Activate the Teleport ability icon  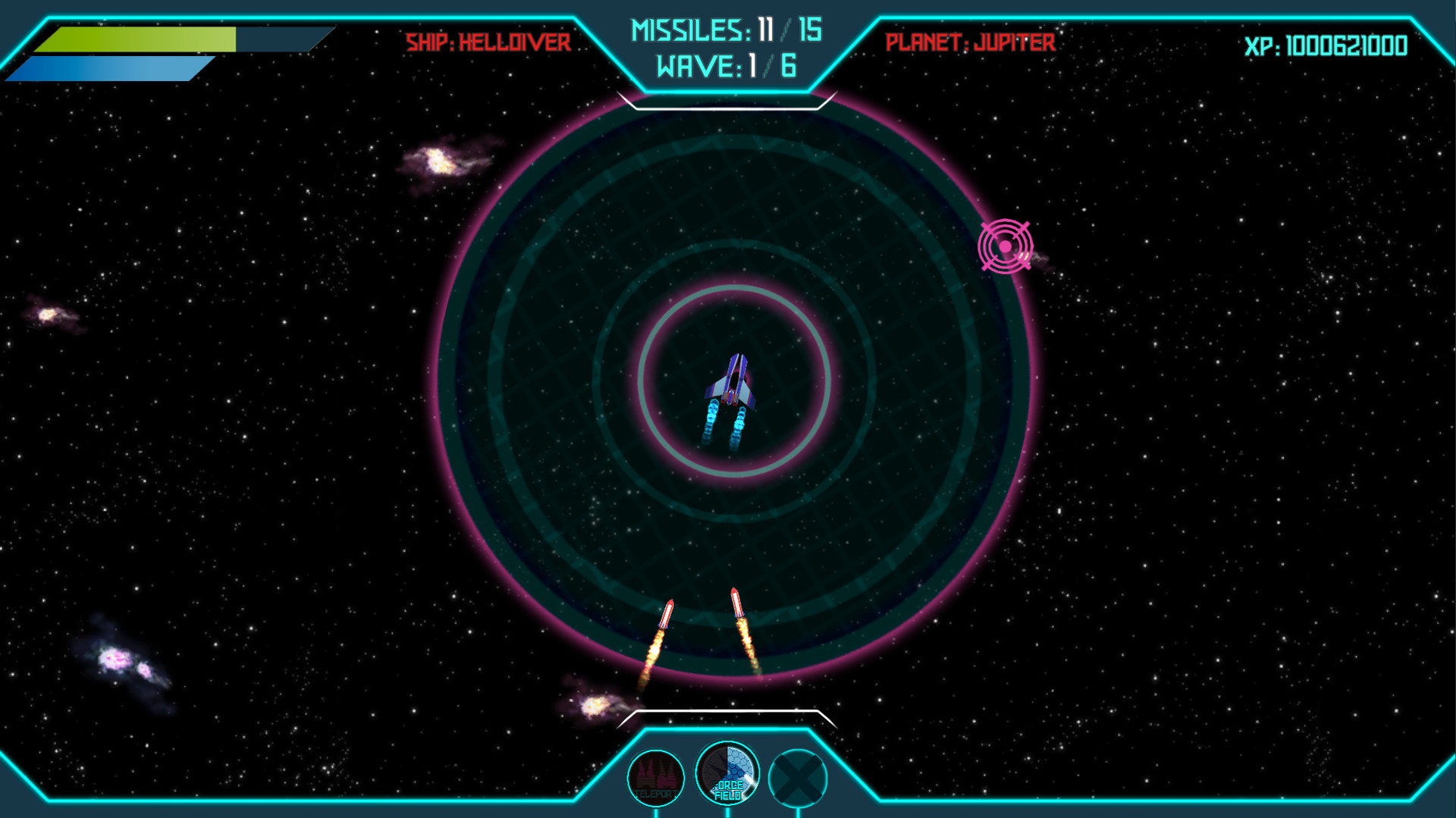pyautogui.click(x=657, y=776)
